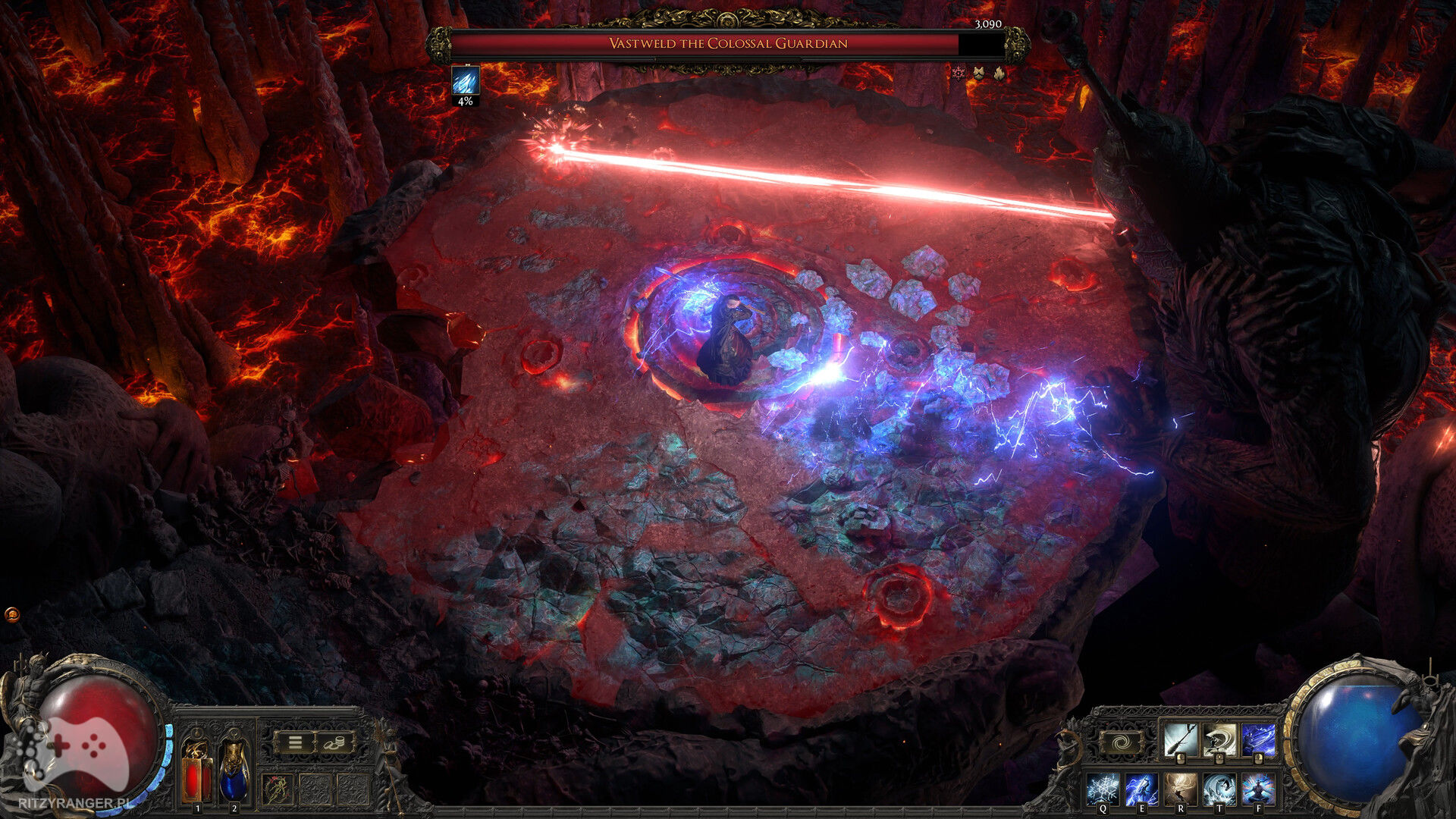The width and height of the screenshot is (1456, 819).
Task: Click the small orange orb indicator at screen edge
Action: pos(12,614)
